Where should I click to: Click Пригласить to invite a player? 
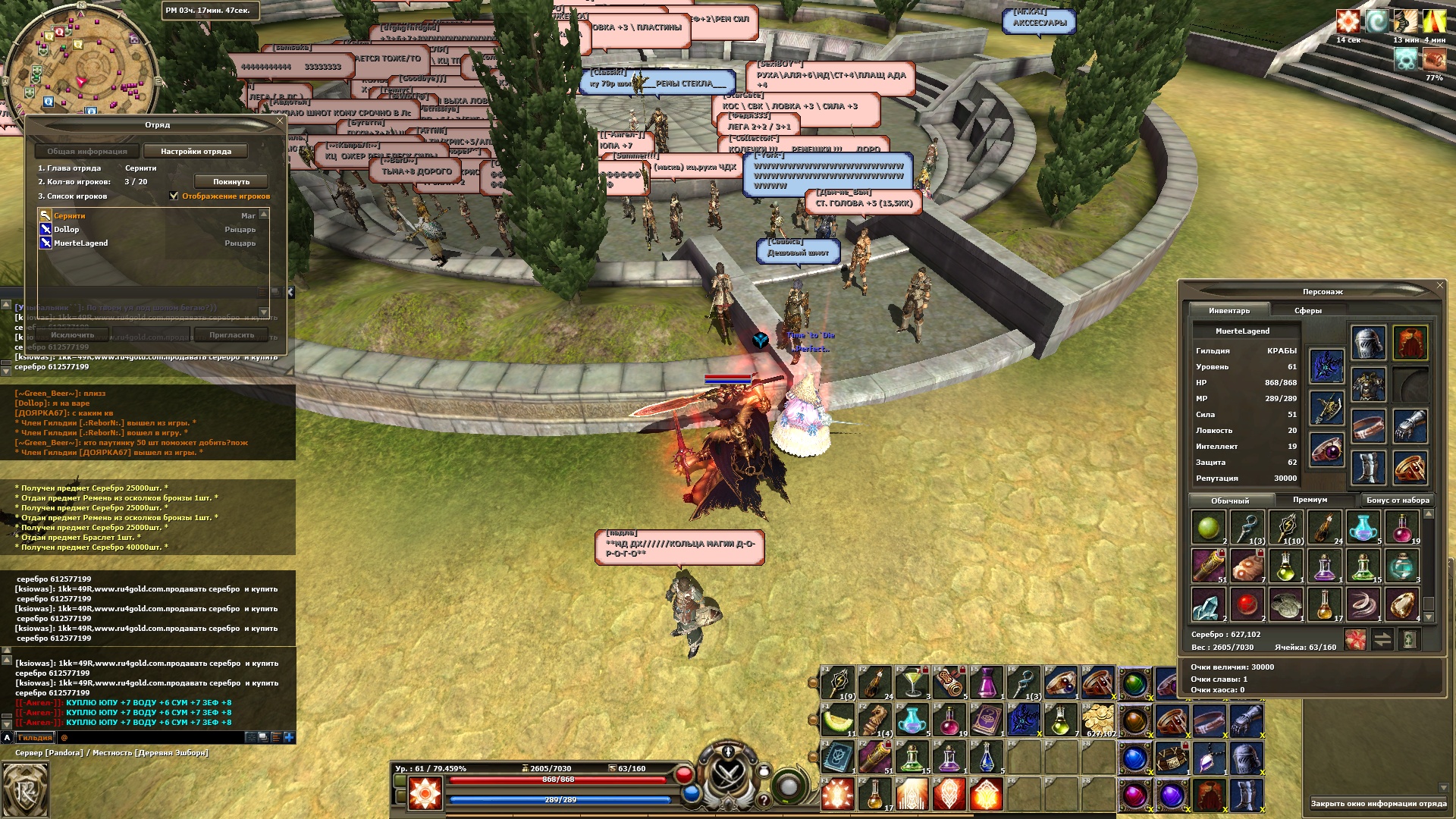tap(231, 335)
